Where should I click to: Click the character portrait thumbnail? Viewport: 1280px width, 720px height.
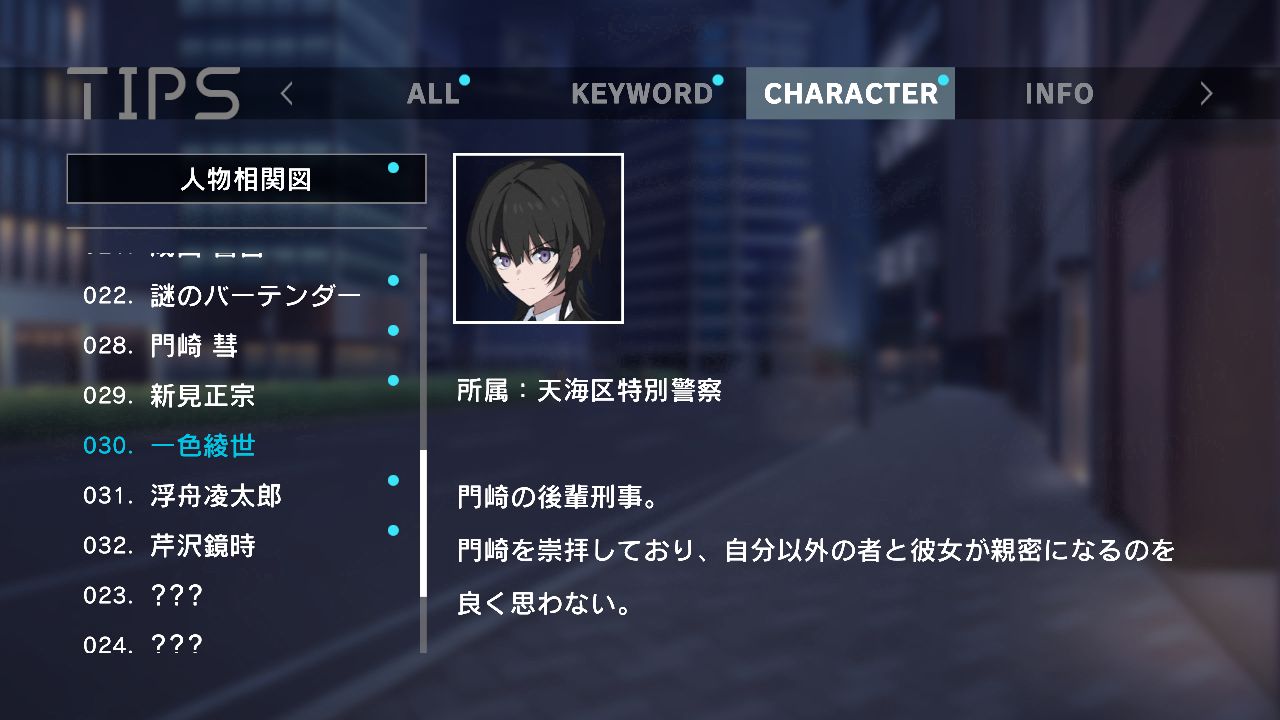538,239
